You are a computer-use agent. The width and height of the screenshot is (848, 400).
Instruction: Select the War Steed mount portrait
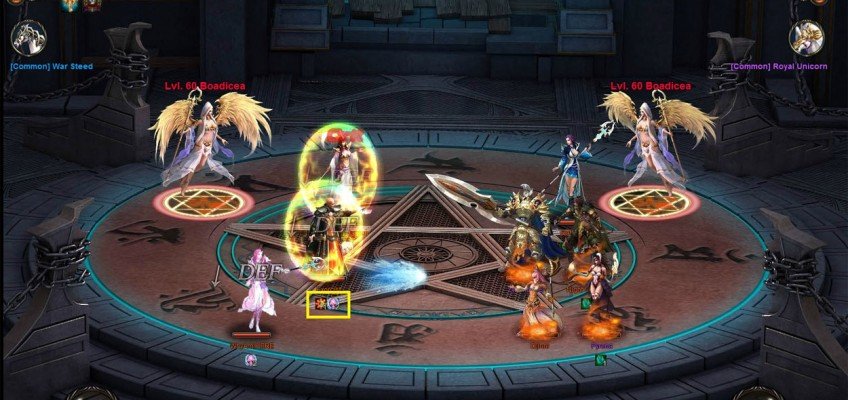[x=28, y=38]
